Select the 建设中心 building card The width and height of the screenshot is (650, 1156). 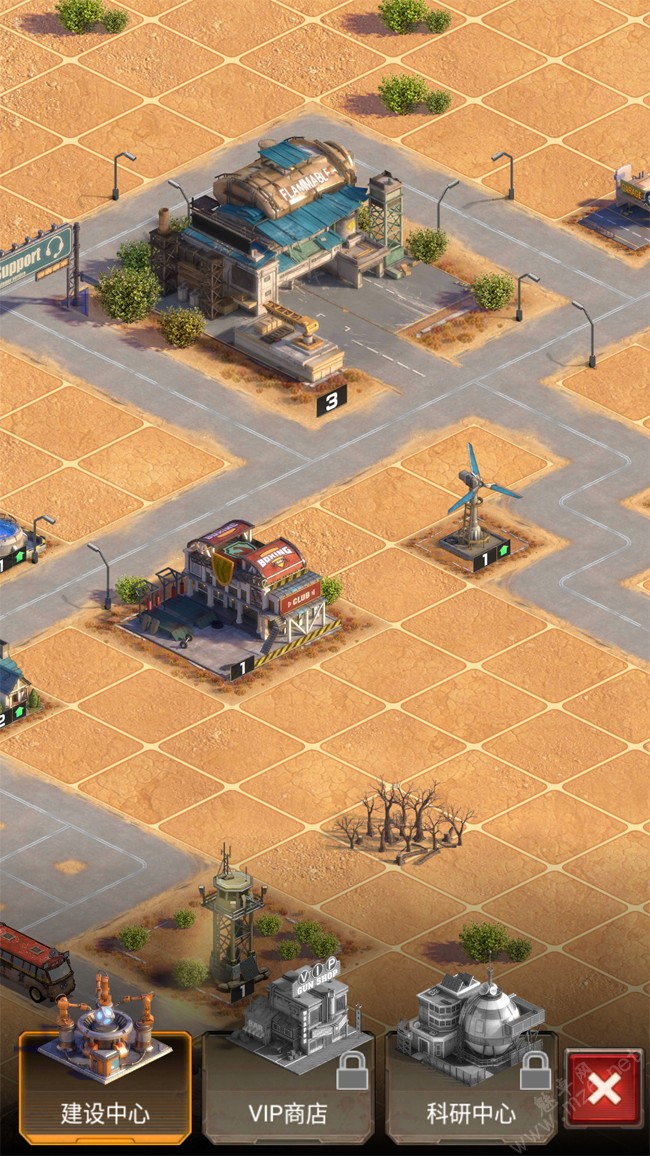105,1085
